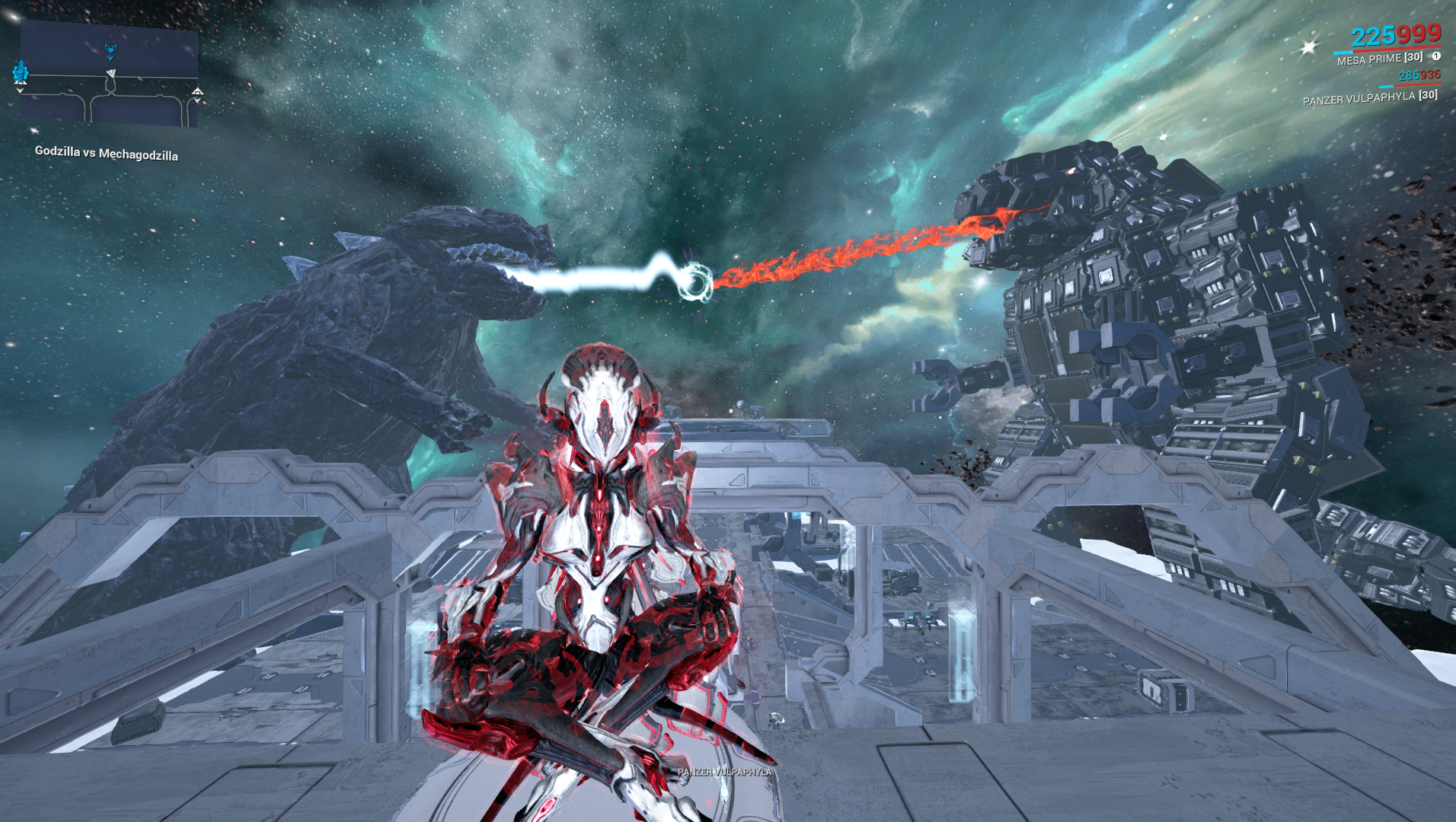
Task: Open the minimap in the corner
Action: pyautogui.click(x=109, y=73)
